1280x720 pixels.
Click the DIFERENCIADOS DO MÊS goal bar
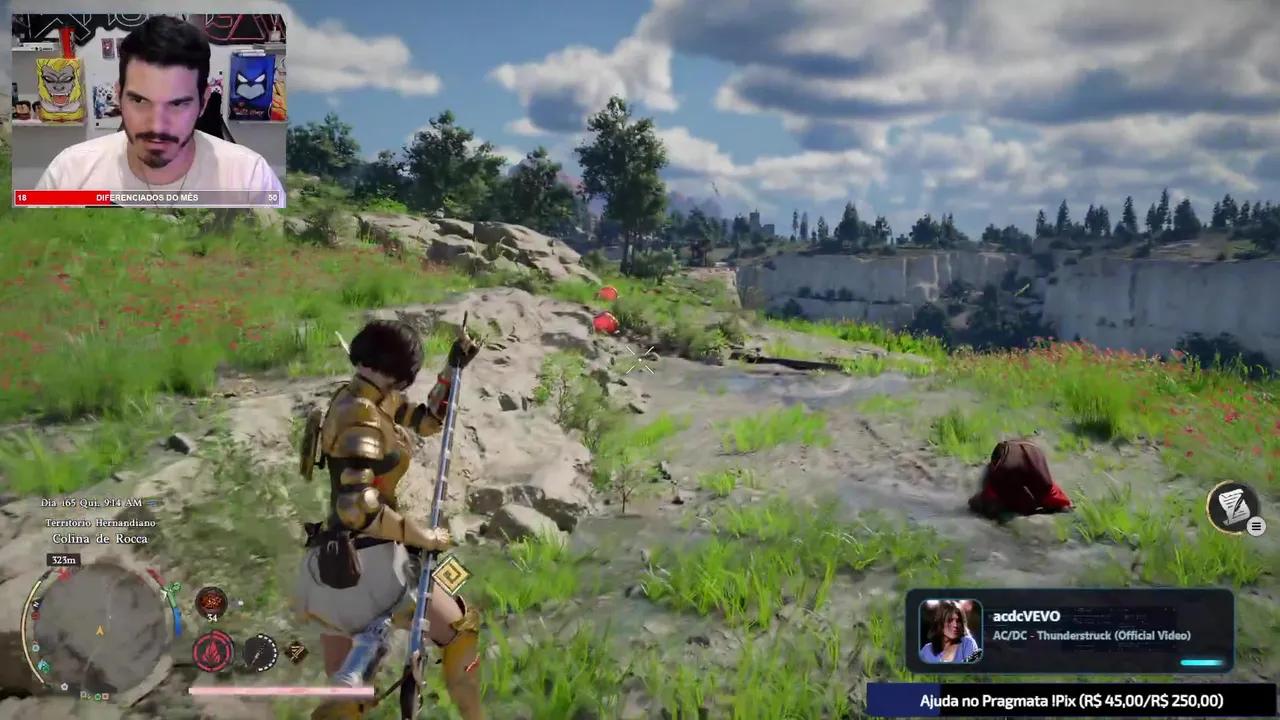[148, 197]
